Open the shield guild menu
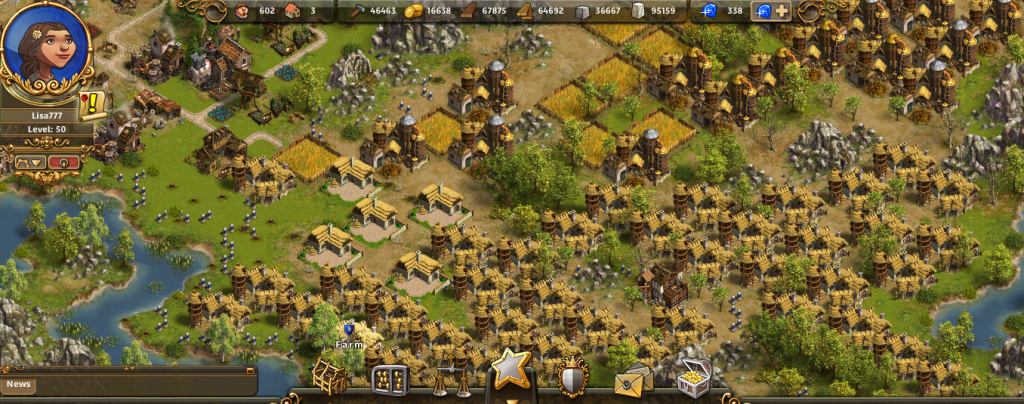 [x=572, y=378]
